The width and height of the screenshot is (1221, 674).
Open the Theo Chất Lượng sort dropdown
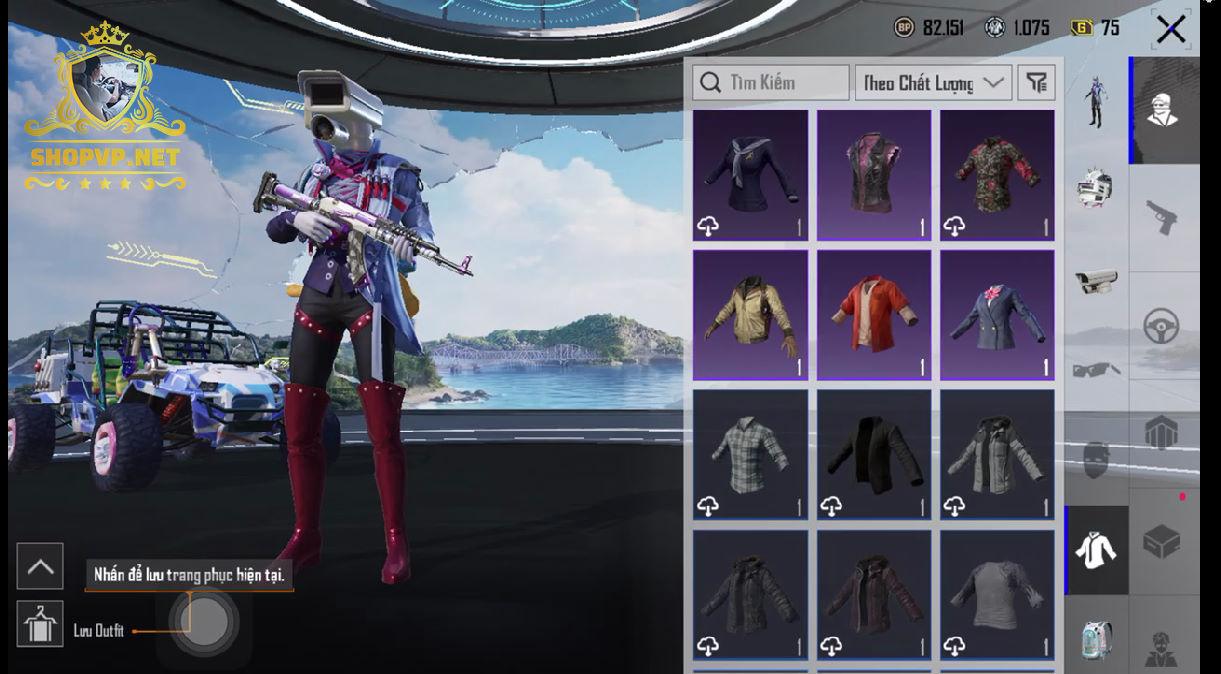[x=933, y=83]
